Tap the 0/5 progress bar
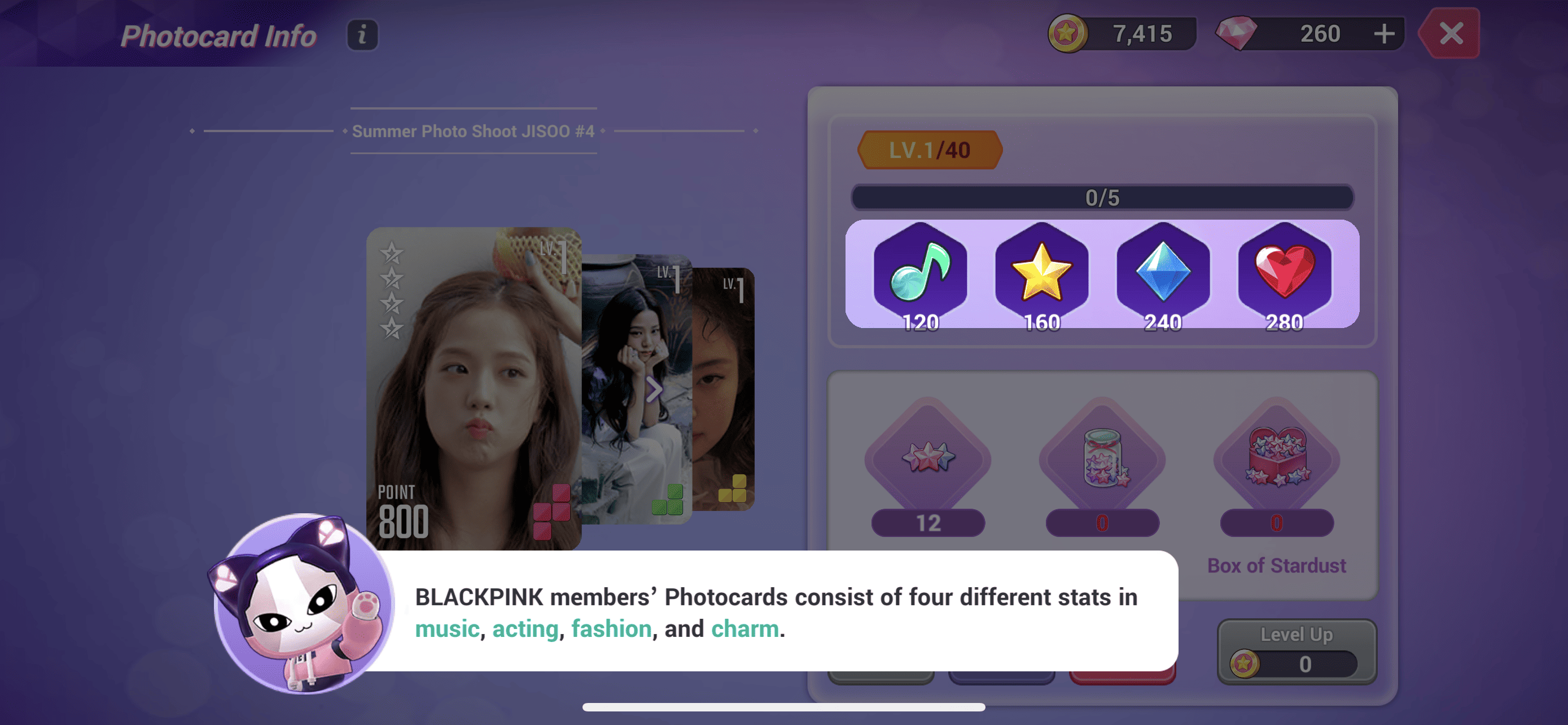The width and height of the screenshot is (1568, 725). (1102, 197)
